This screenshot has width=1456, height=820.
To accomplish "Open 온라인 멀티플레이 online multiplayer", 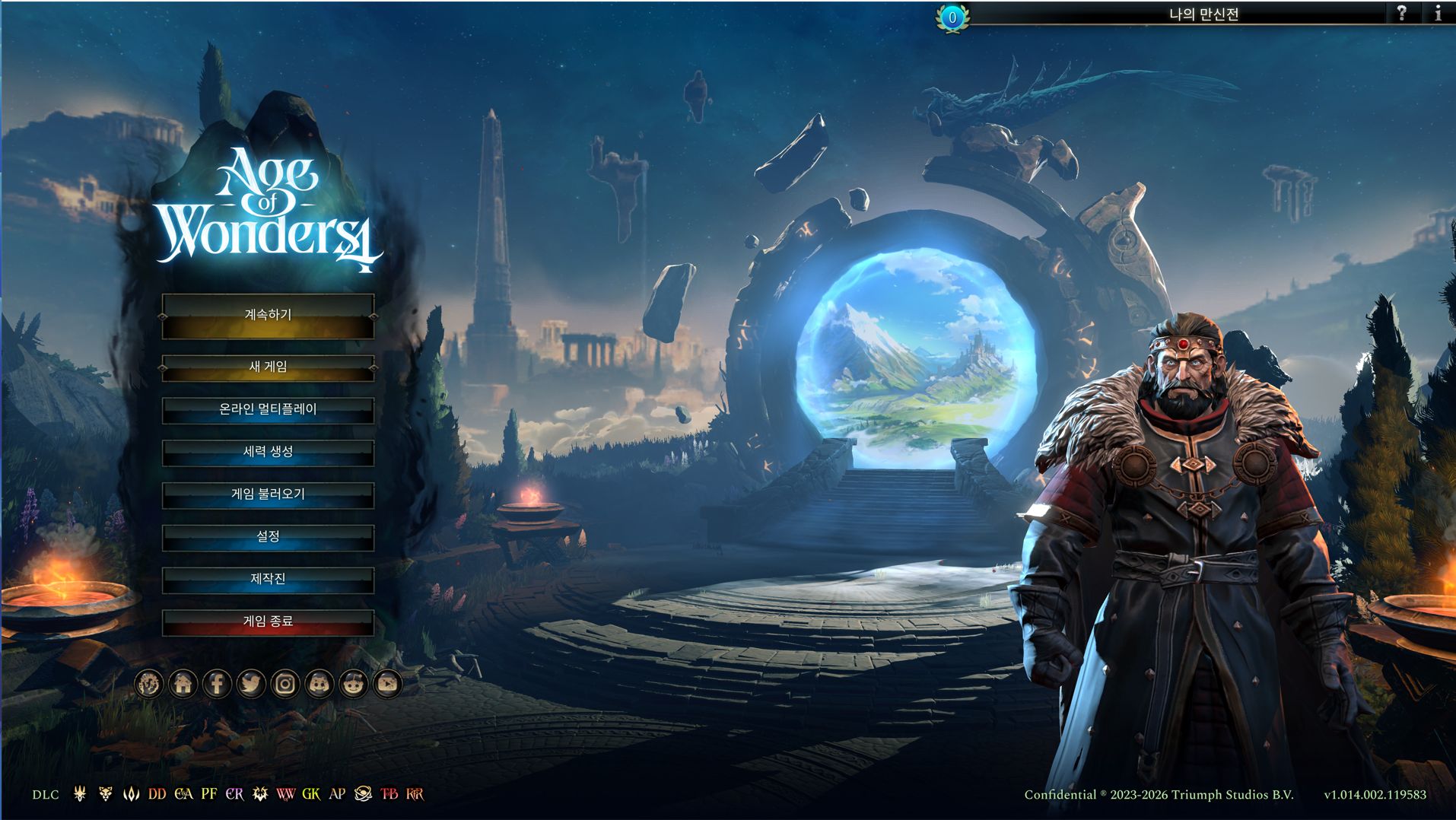I will pyautogui.click(x=268, y=410).
